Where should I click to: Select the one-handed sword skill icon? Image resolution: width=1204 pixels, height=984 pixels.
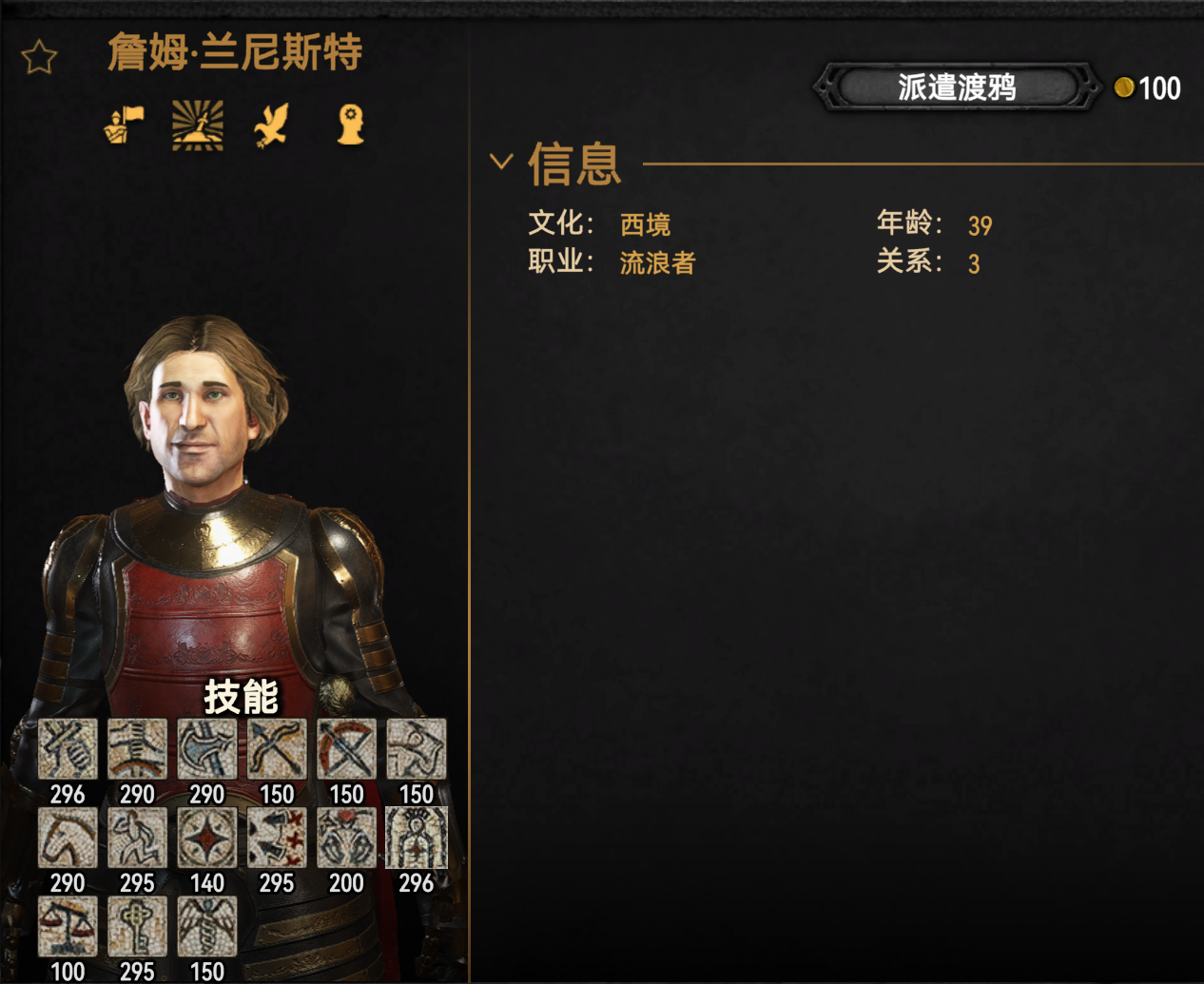tap(68, 749)
